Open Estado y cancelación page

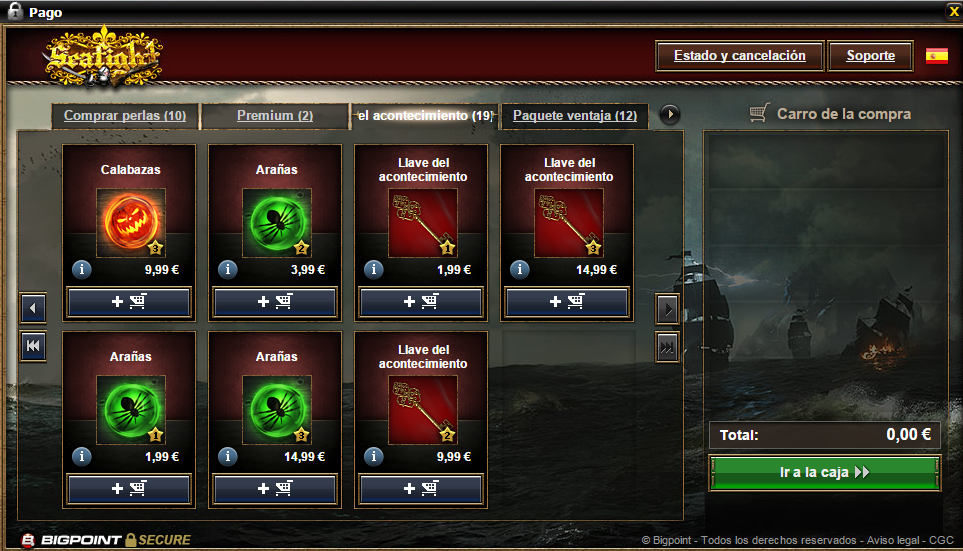(x=739, y=56)
